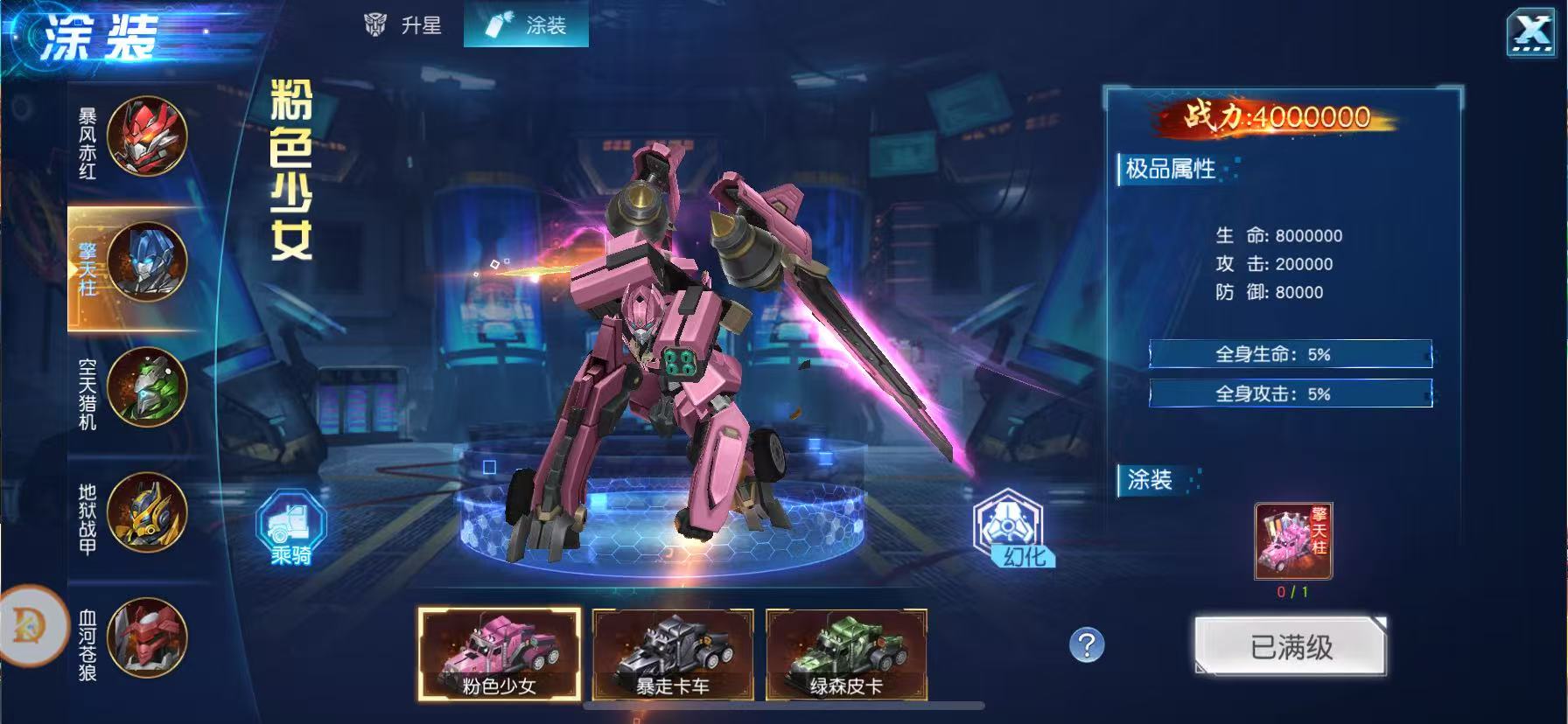Screen dimensions: 1568x724
Task: Choose the 暴走卡车 black truck skin
Action: [x=672, y=654]
